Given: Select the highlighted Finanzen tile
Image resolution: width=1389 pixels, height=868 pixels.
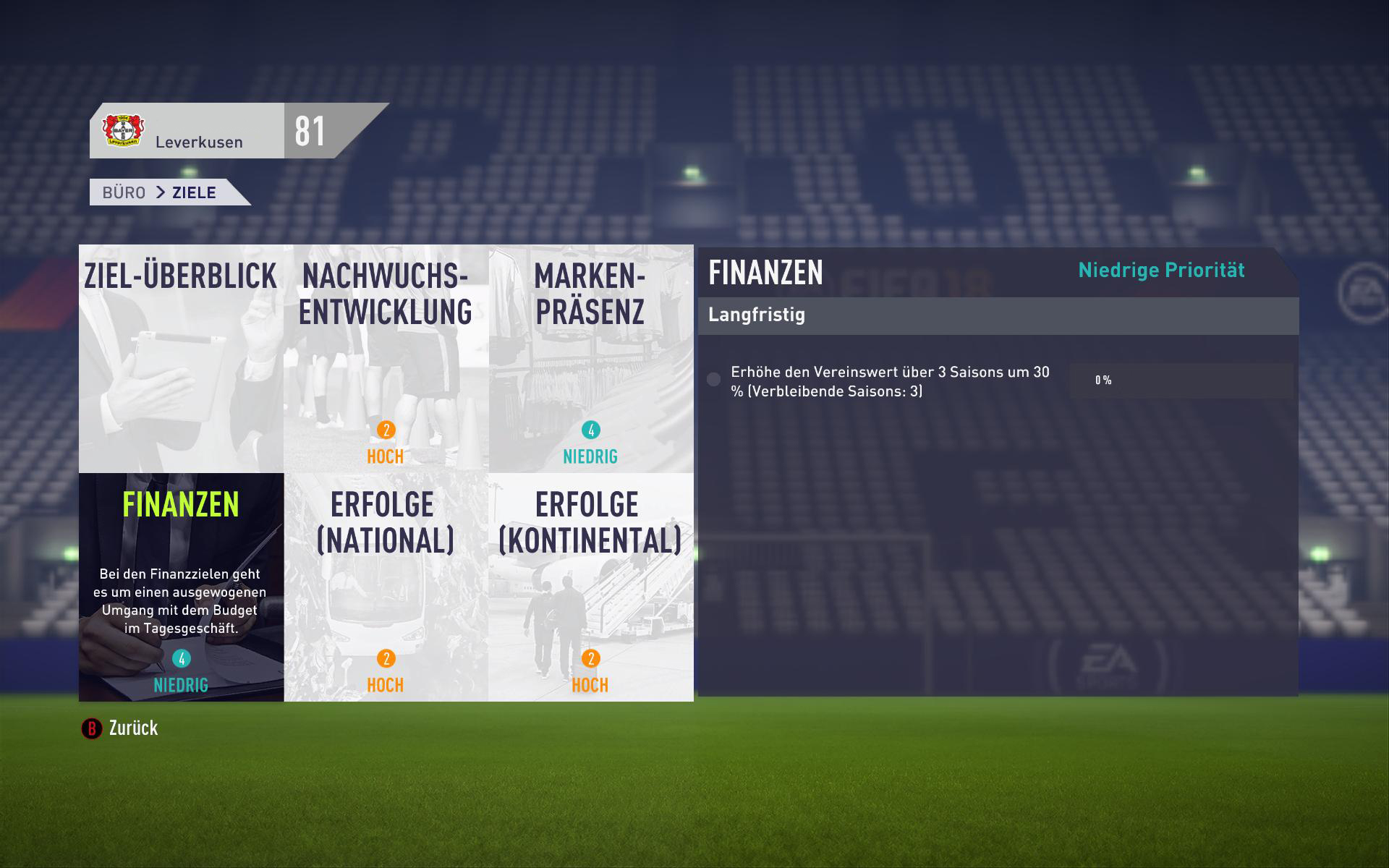Looking at the screenshot, I should point(181,587).
